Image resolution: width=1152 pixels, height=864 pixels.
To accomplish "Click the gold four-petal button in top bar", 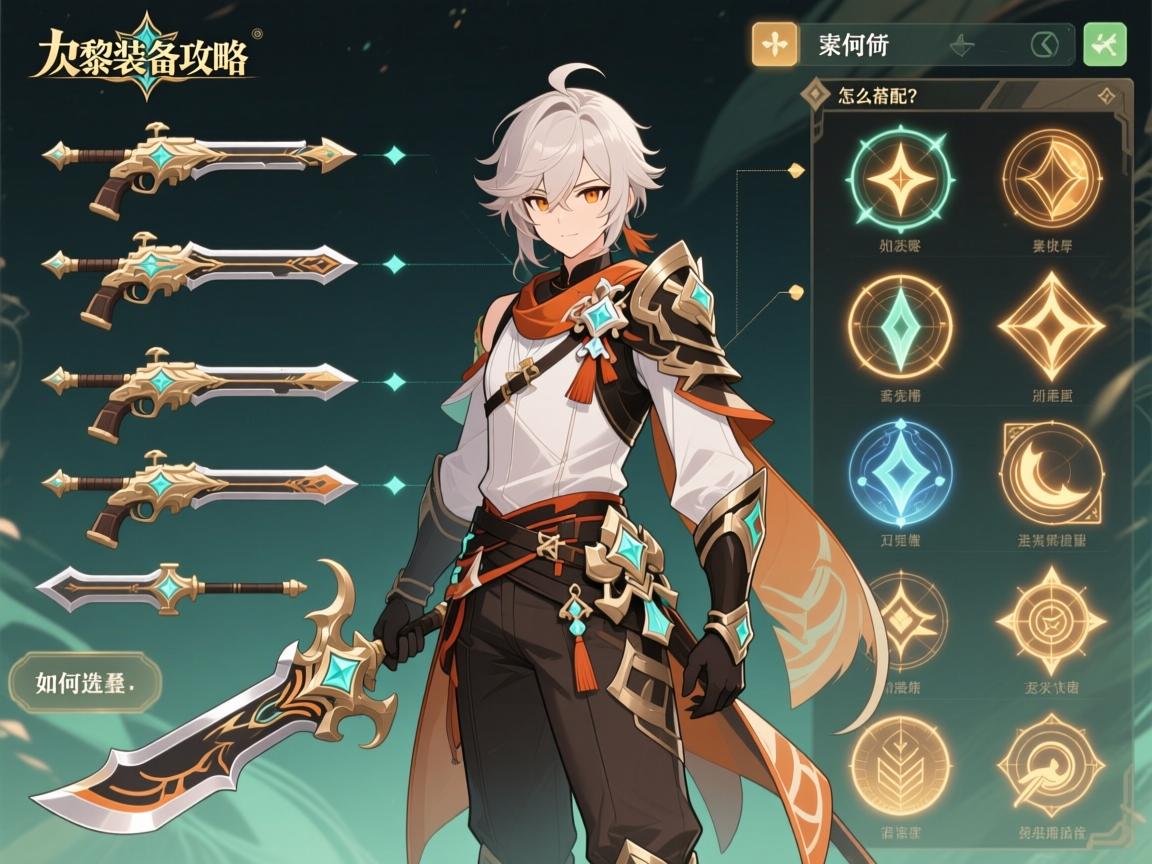I will coord(774,45).
